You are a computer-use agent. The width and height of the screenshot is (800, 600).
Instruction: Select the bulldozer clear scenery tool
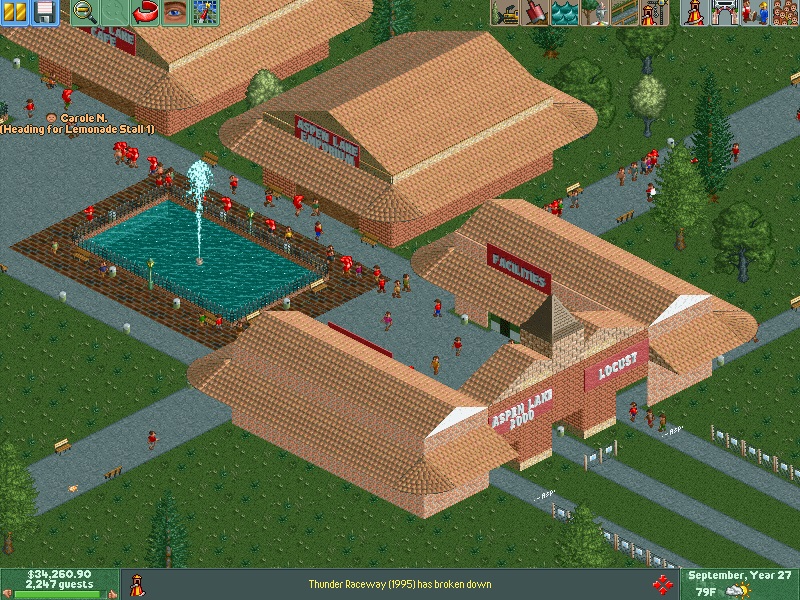pyautogui.click(x=505, y=12)
